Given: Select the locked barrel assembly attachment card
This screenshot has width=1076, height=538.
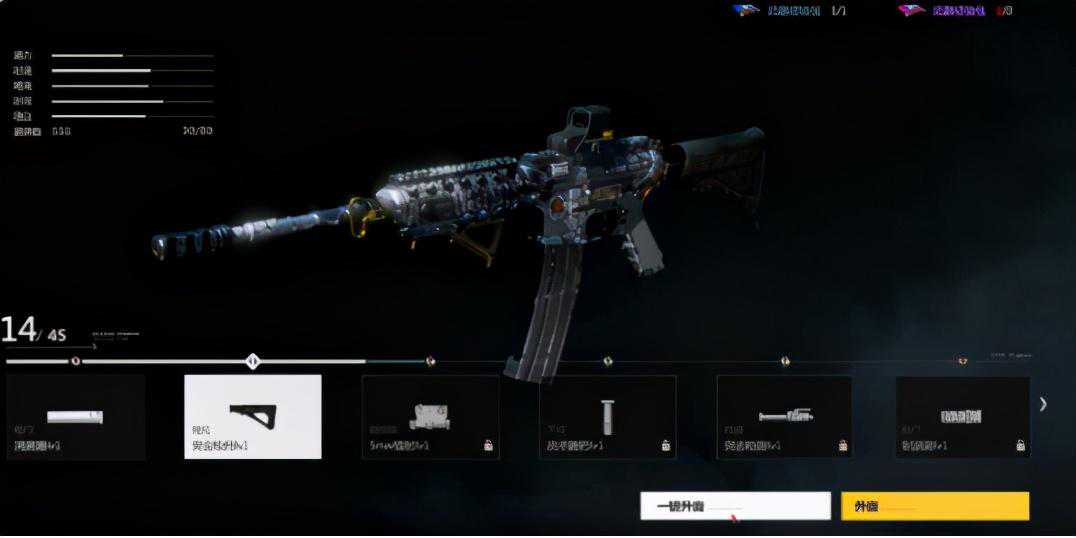Looking at the screenshot, I should click(784, 417).
